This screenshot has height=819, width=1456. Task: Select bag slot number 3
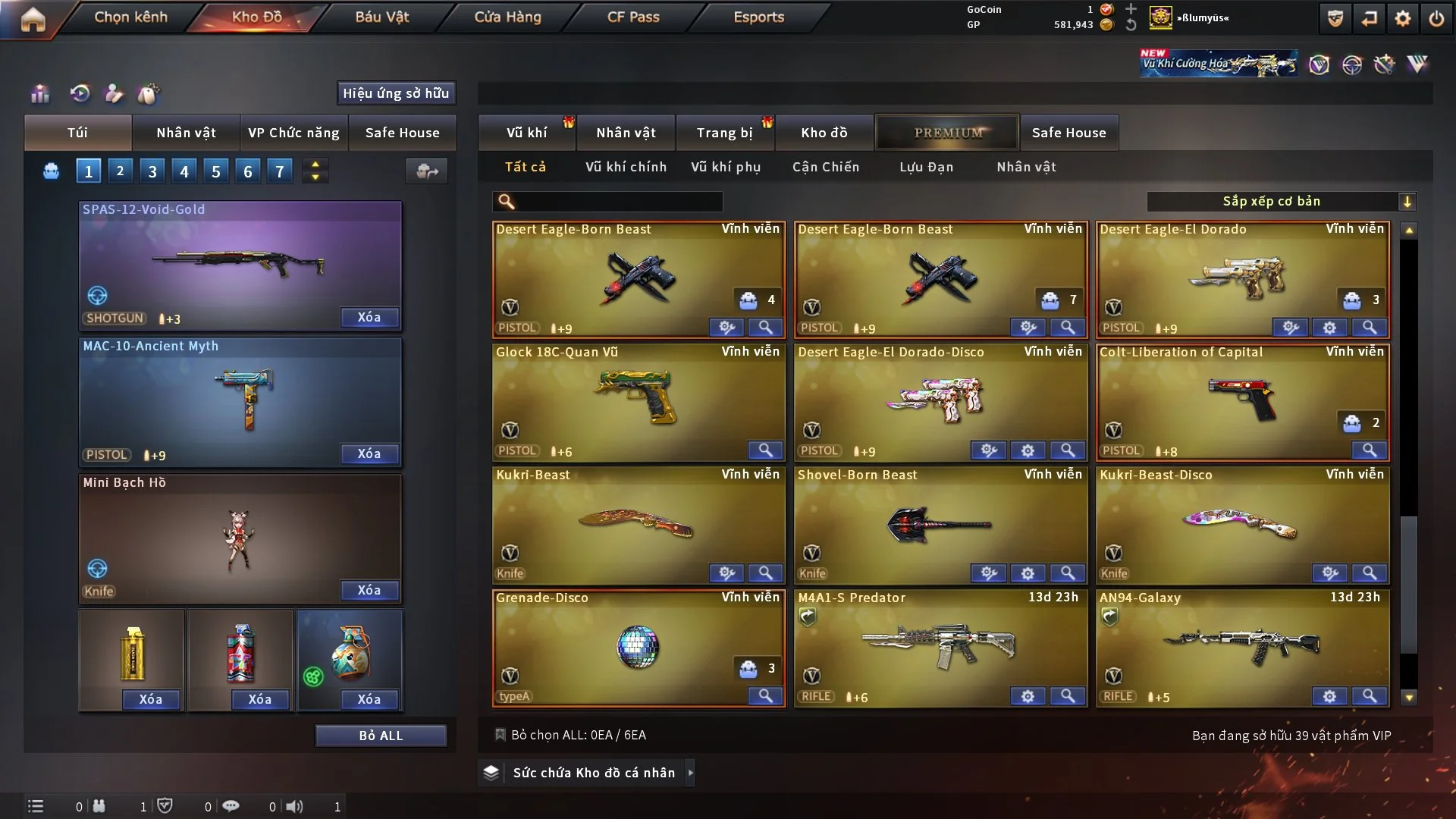point(152,171)
